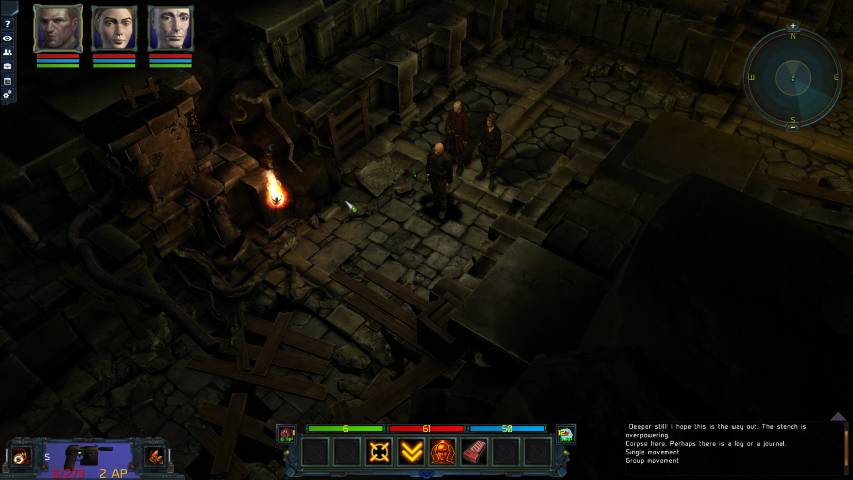Image resolution: width=853 pixels, height=480 pixels.
Task: Select the third party member portrait
Action: (x=170, y=28)
